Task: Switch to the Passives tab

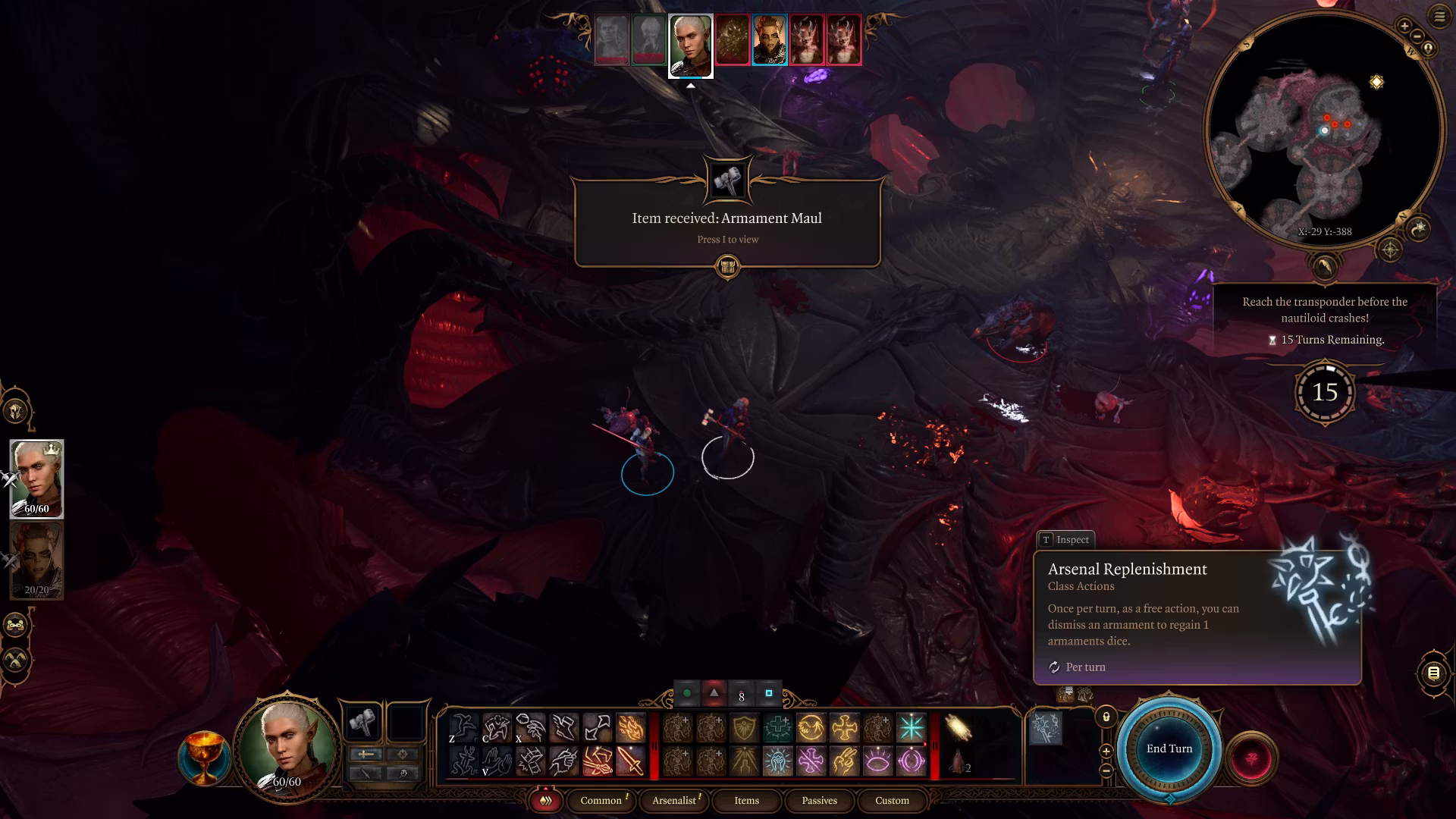Action: tap(819, 800)
